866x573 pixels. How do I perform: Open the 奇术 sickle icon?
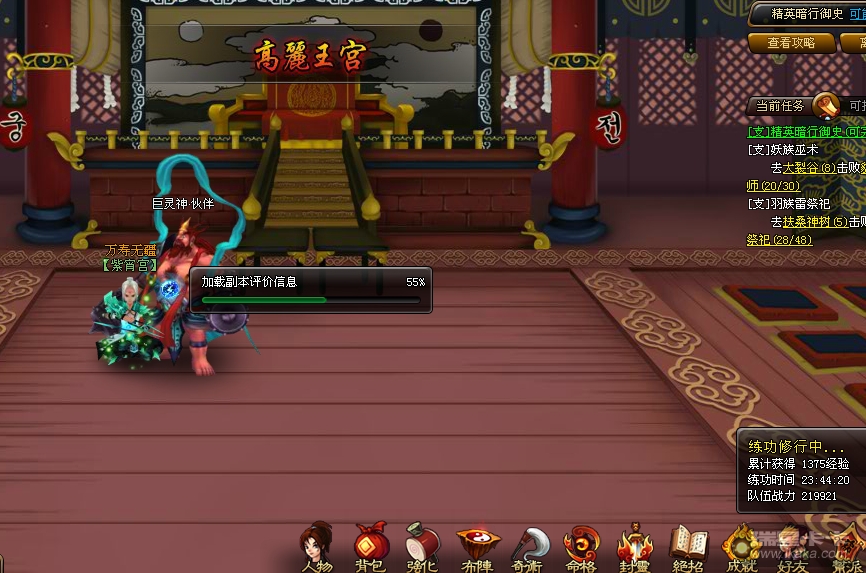pos(529,546)
